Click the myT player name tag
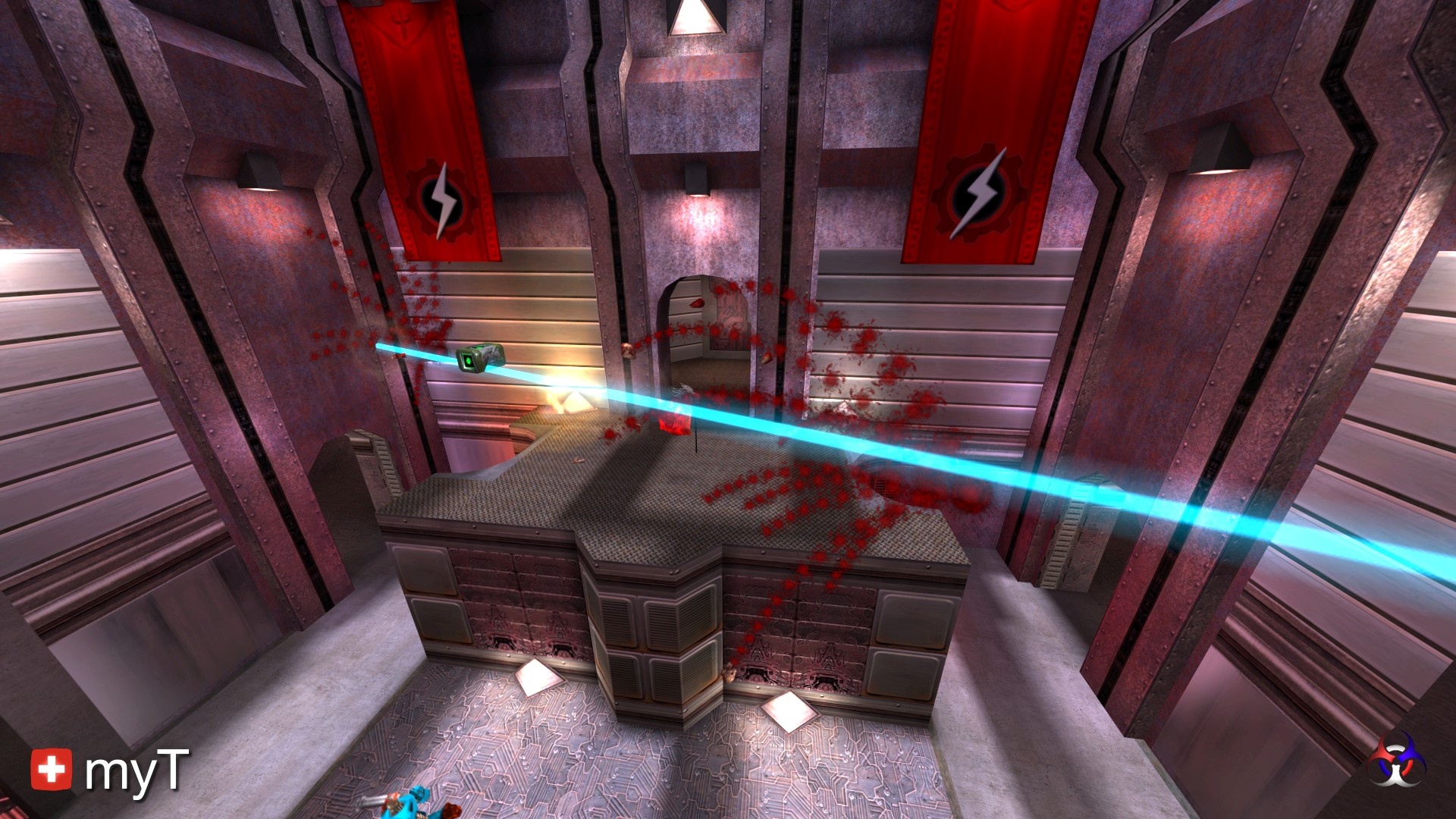 [136, 771]
